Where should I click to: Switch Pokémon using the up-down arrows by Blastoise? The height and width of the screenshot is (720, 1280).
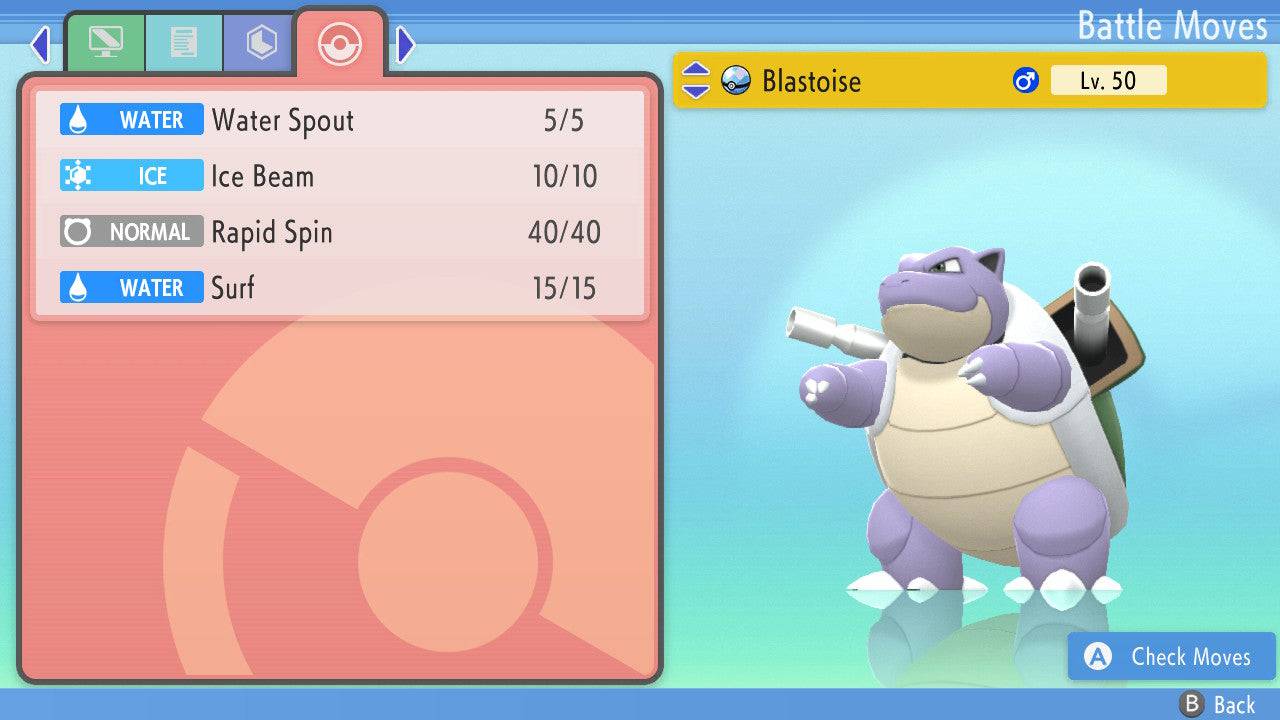click(x=695, y=81)
